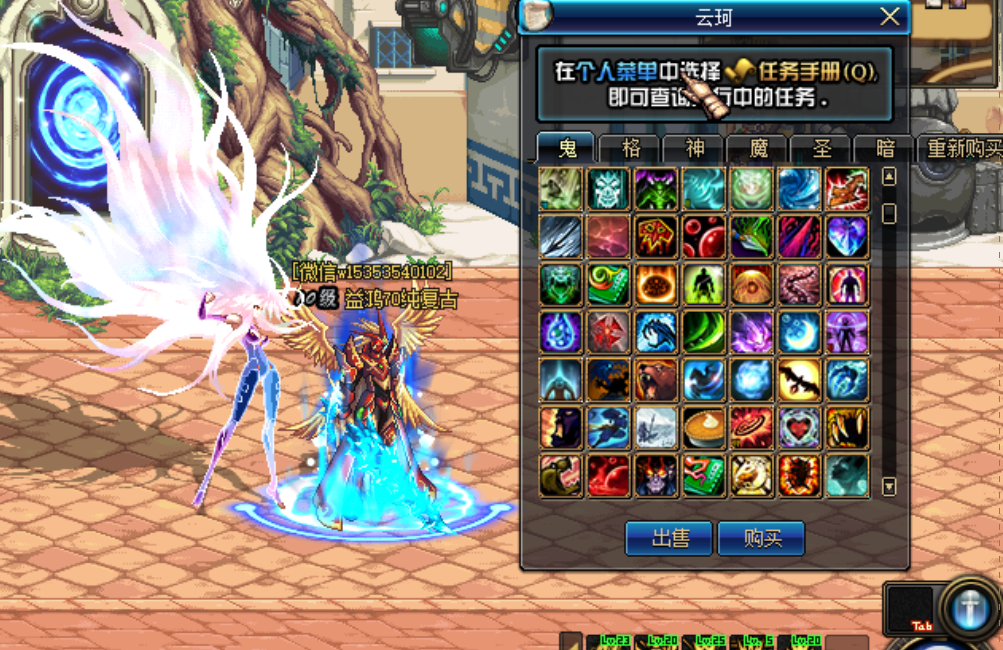Click the shop list scroll-down arrow

[x=889, y=487]
